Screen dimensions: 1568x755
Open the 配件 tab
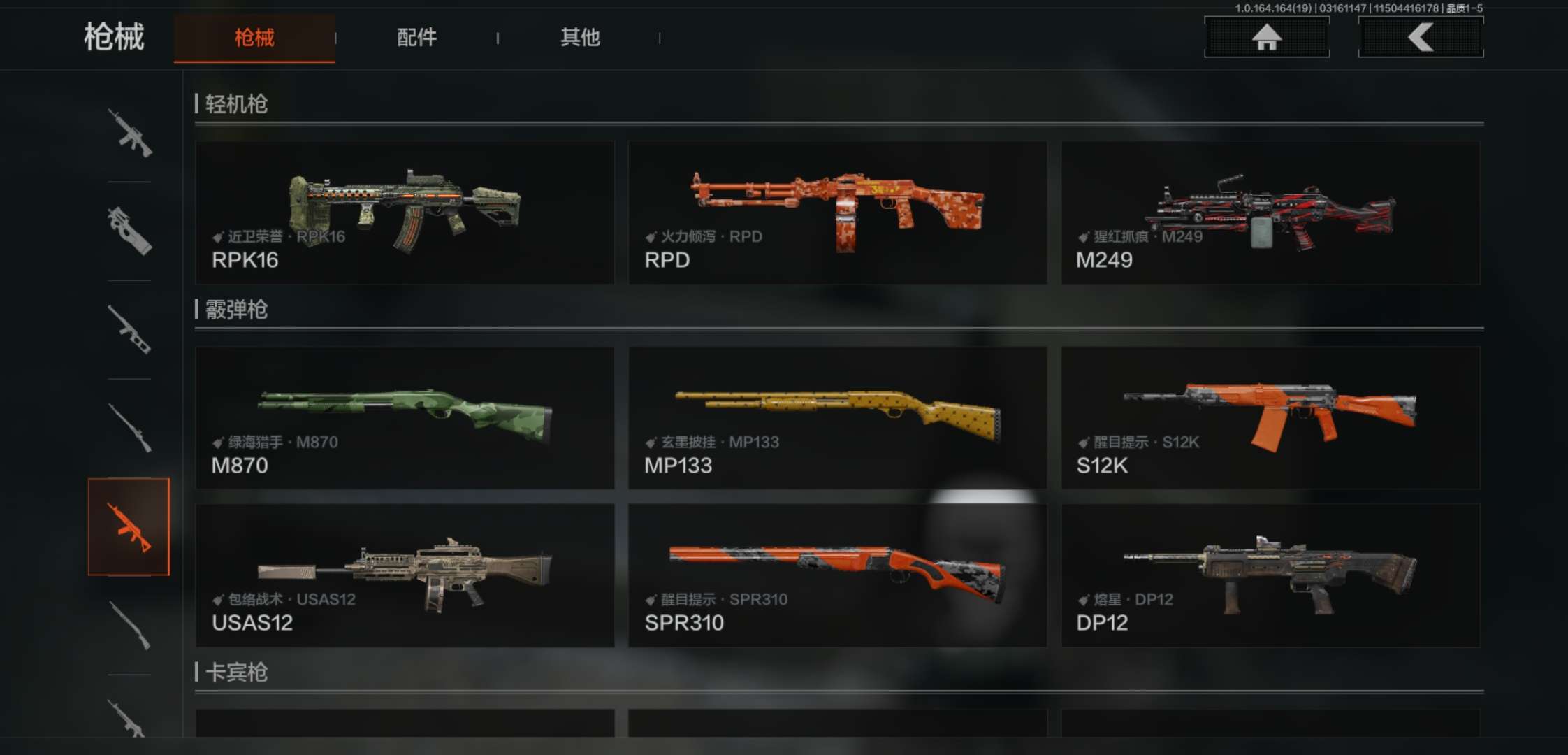(x=416, y=38)
